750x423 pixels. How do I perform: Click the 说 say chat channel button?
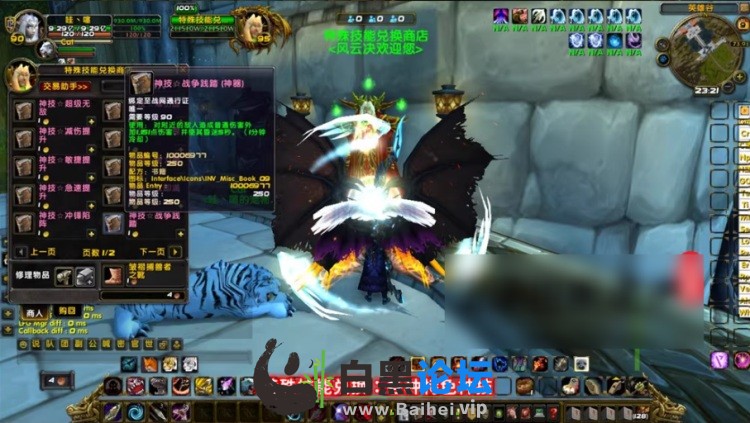[x=37, y=343]
